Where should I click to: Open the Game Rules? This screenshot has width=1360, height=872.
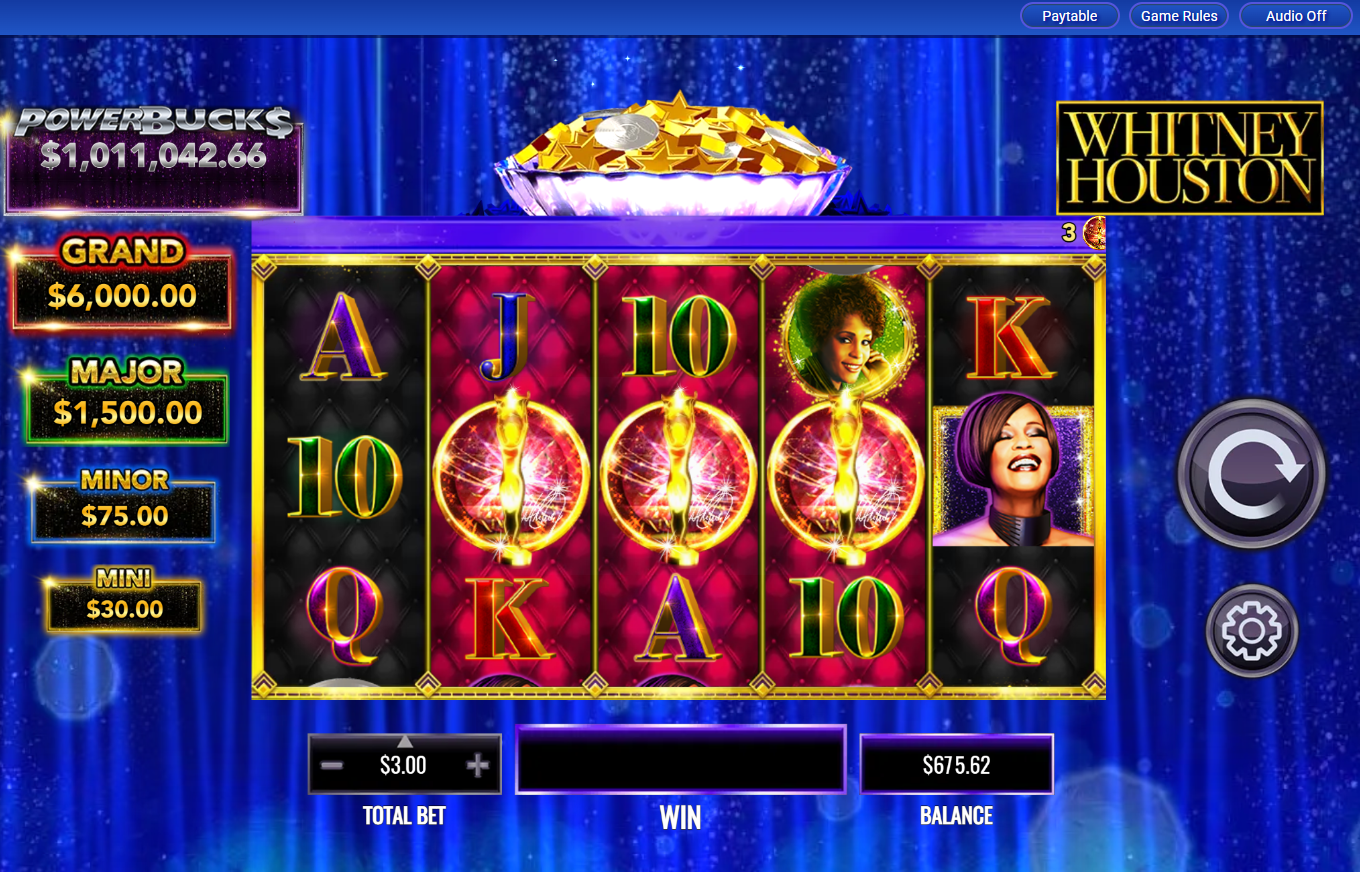pyautogui.click(x=1179, y=16)
